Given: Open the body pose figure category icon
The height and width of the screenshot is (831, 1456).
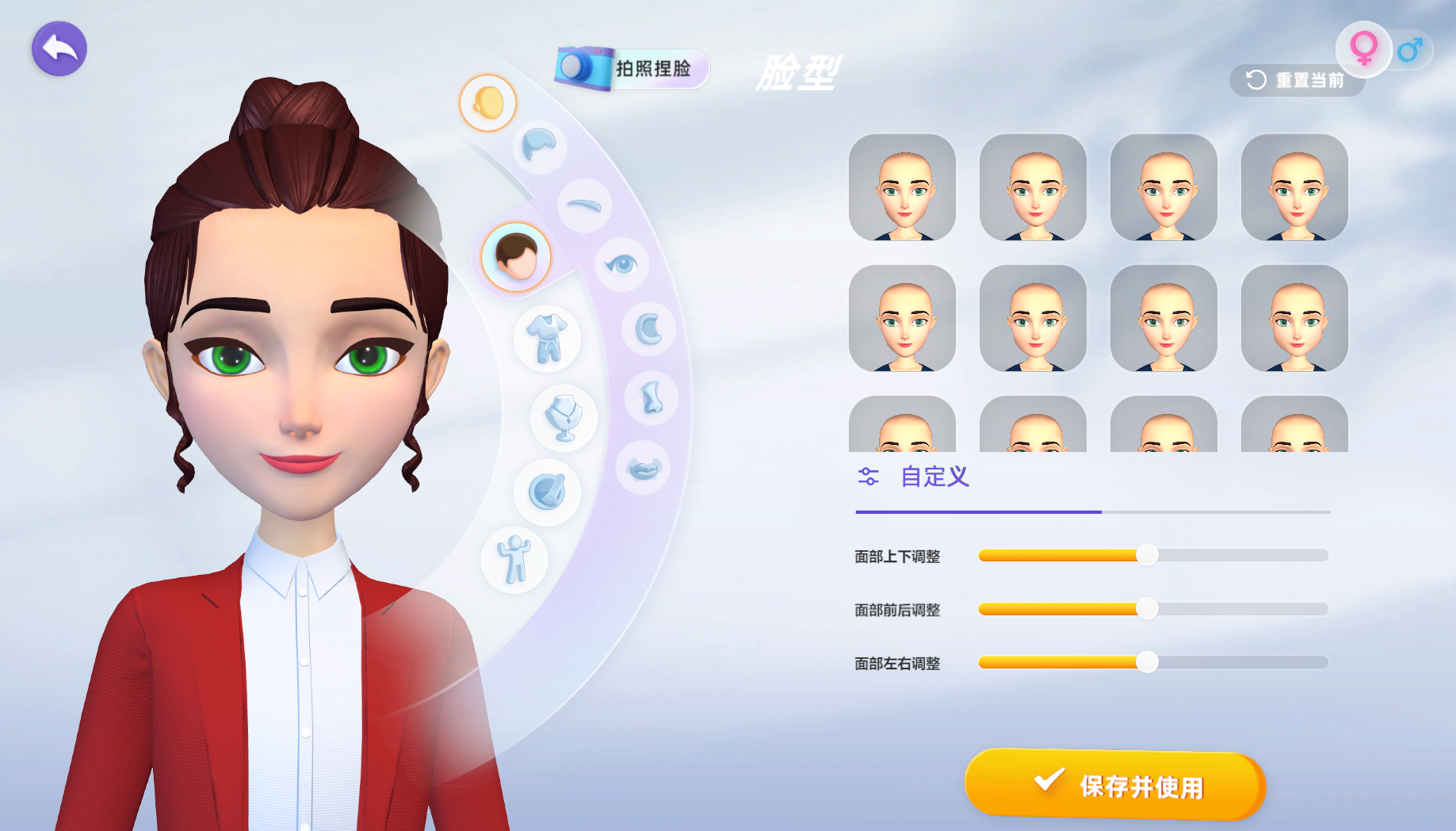Looking at the screenshot, I should click(514, 560).
